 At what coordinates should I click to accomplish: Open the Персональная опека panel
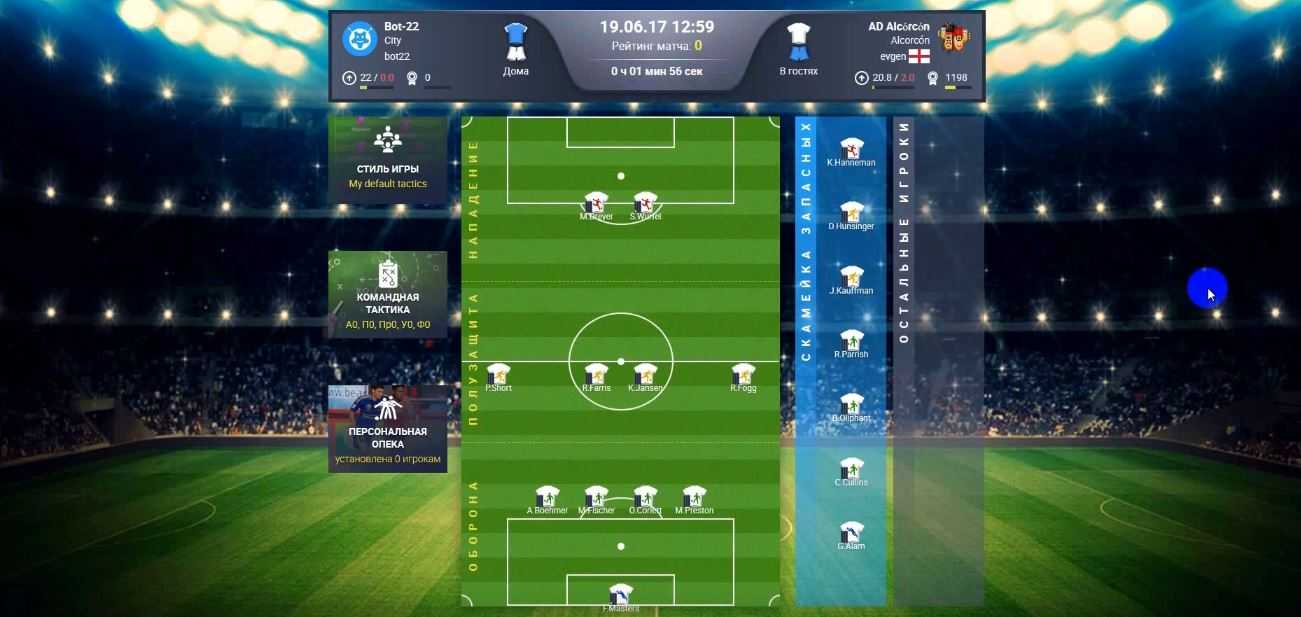[387, 427]
